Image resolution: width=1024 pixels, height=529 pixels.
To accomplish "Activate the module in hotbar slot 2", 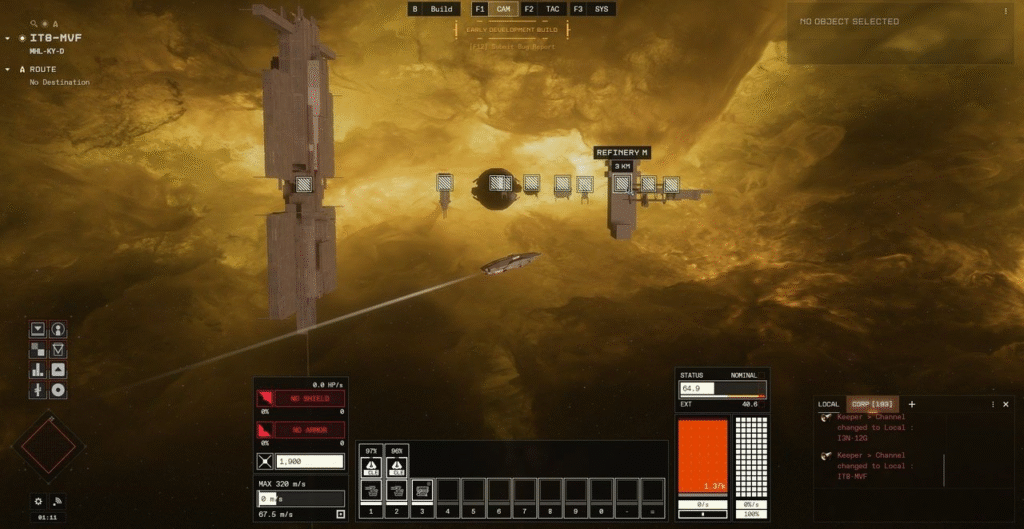I will point(397,490).
